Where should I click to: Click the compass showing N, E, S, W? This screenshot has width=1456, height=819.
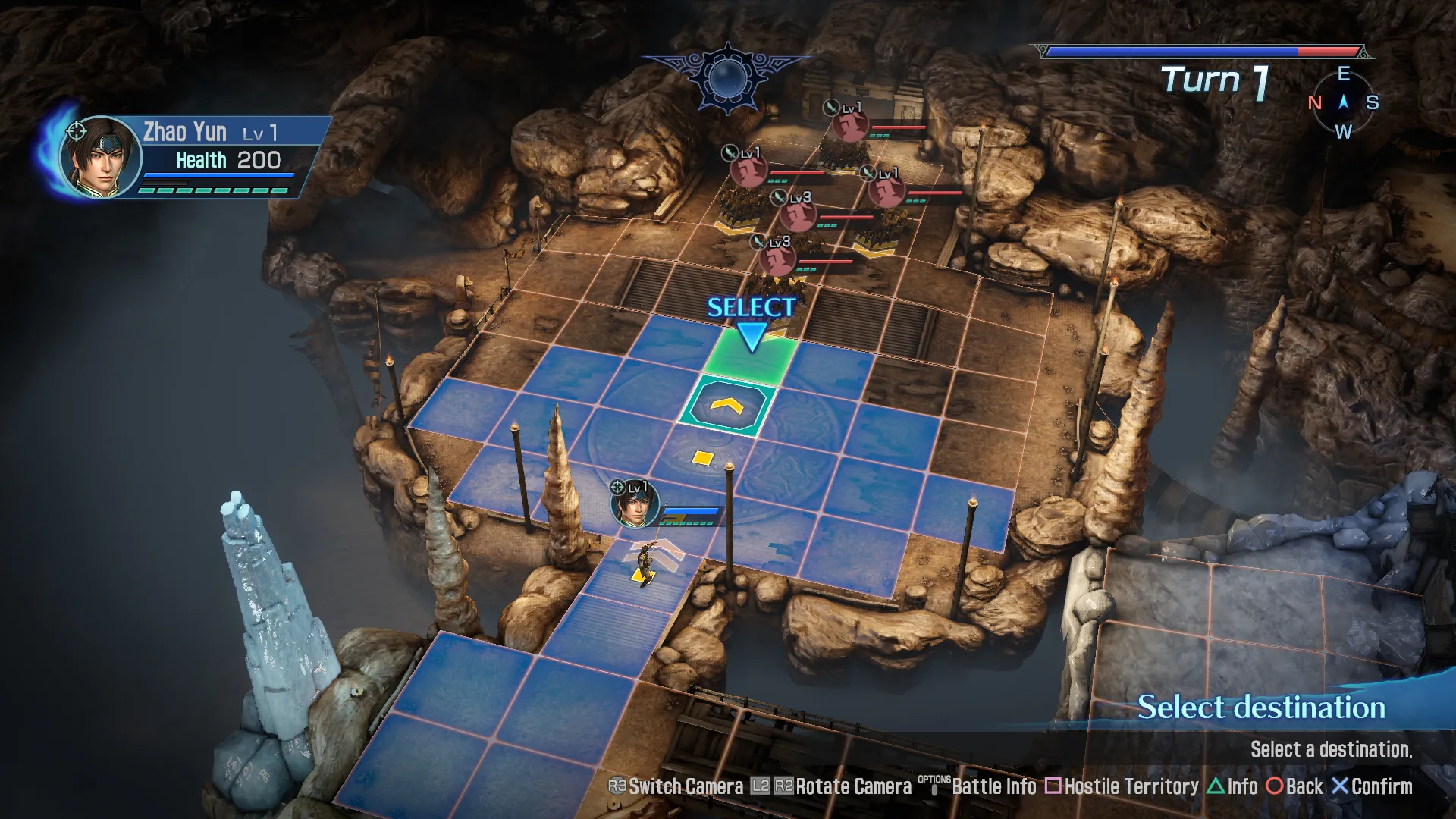(x=1343, y=102)
